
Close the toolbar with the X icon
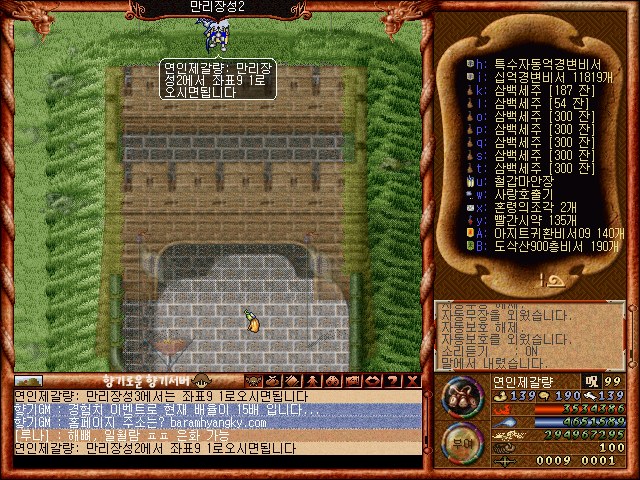coord(410,380)
